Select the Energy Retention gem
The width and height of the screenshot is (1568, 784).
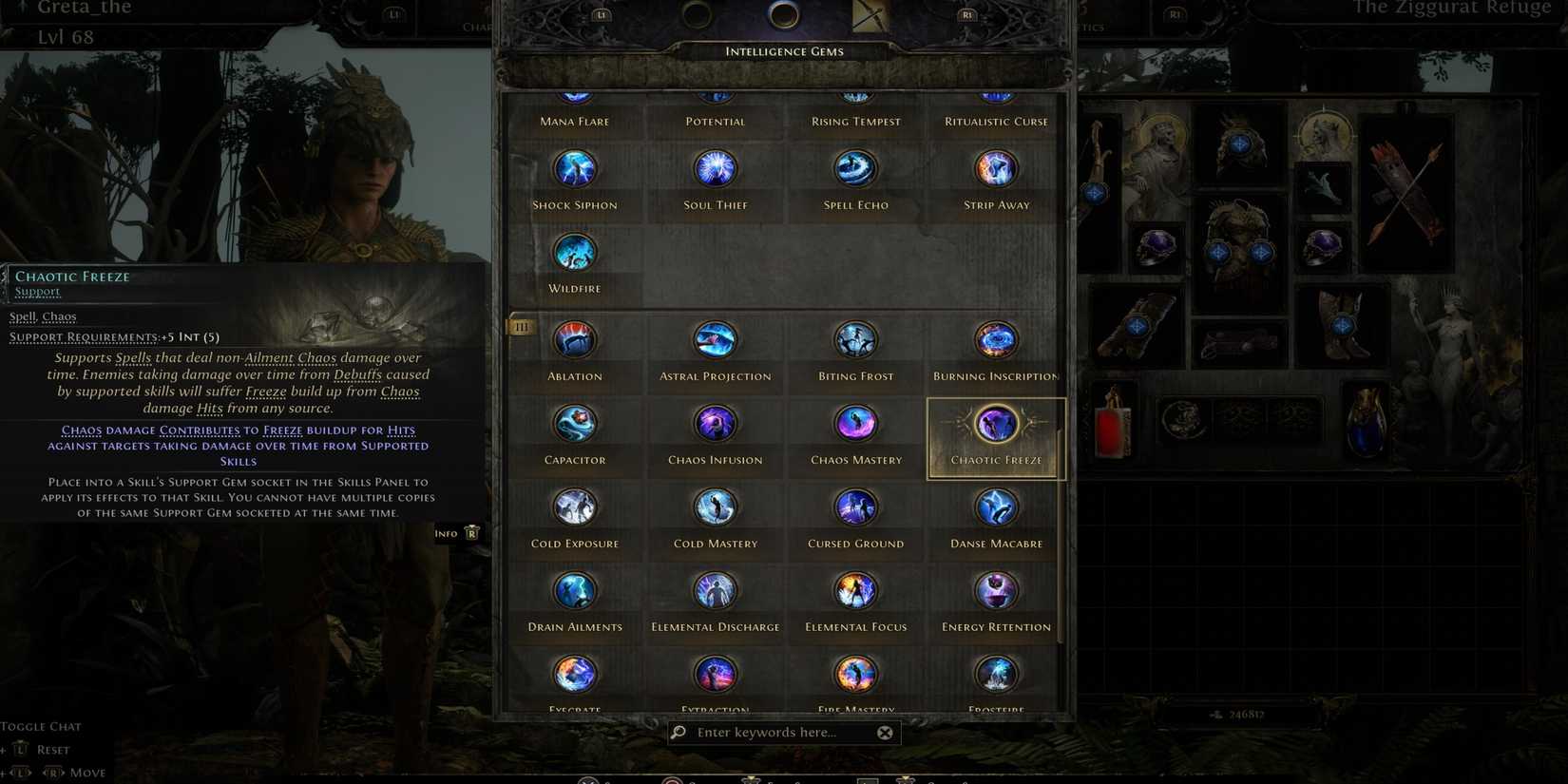995,590
